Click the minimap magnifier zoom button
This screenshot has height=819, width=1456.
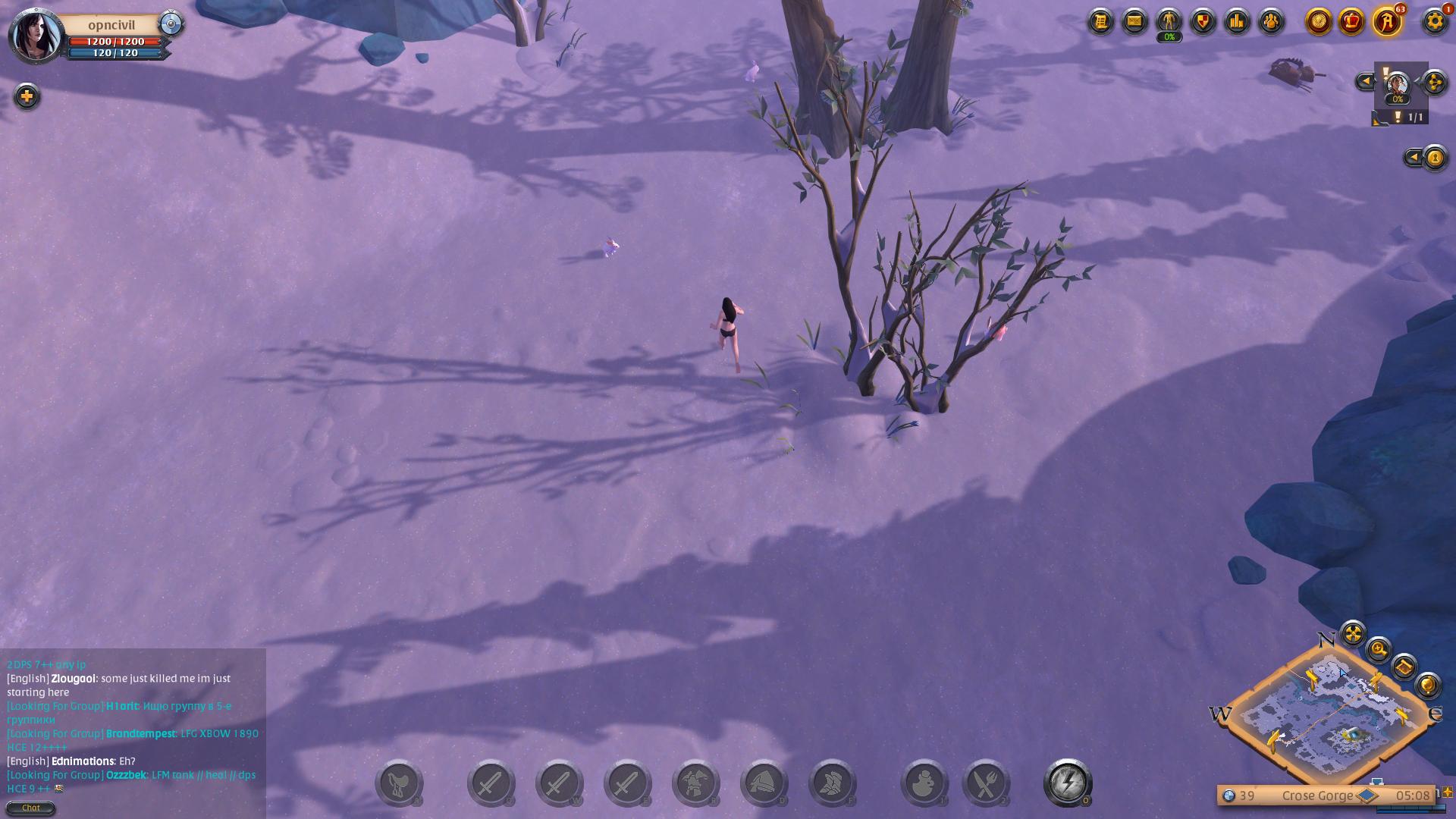pyautogui.click(x=1378, y=650)
